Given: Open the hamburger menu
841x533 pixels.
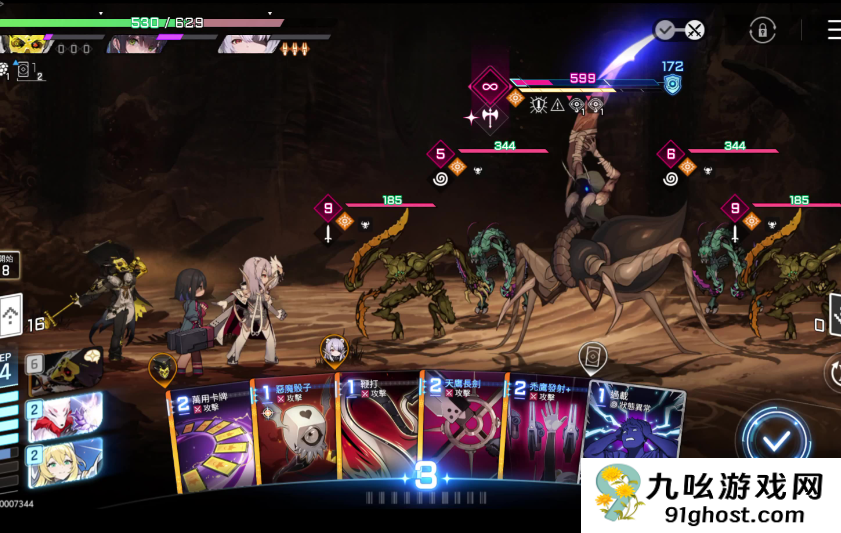Looking at the screenshot, I should tap(833, 30).
